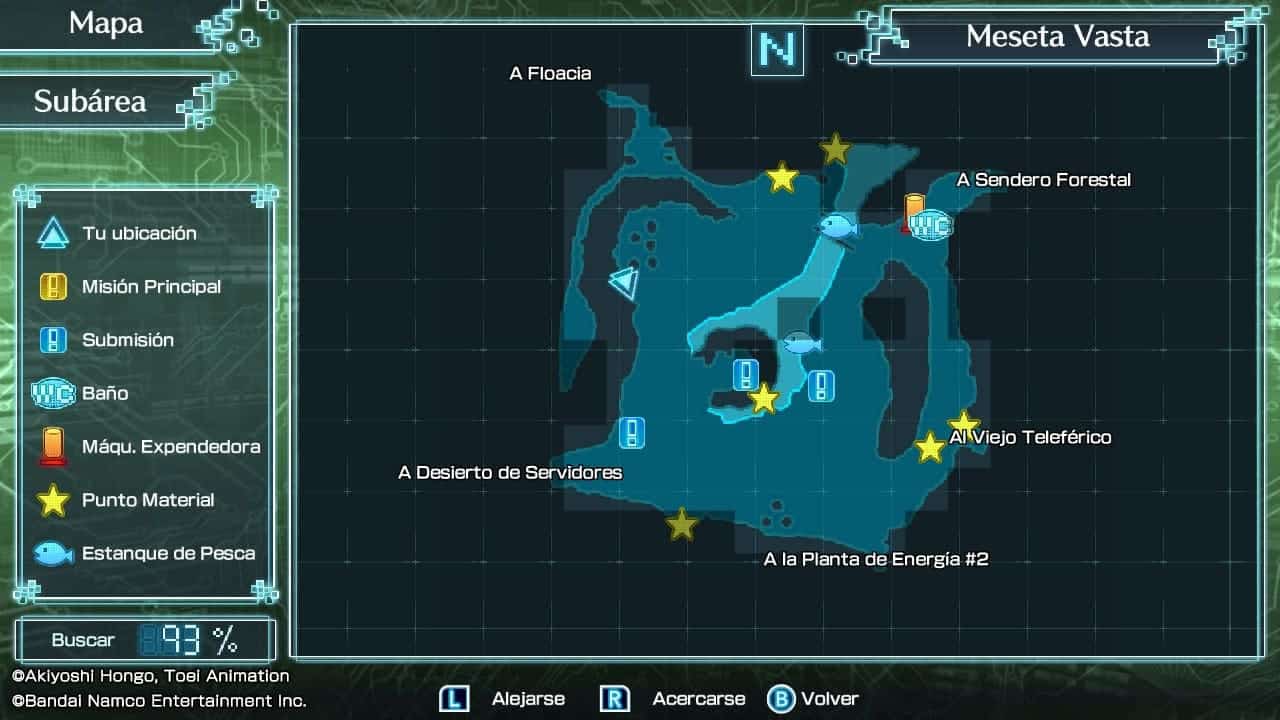Select the Al Viejo Teleférico exit label
This screenshot has height=720, width=1280.
(1031, 437)
